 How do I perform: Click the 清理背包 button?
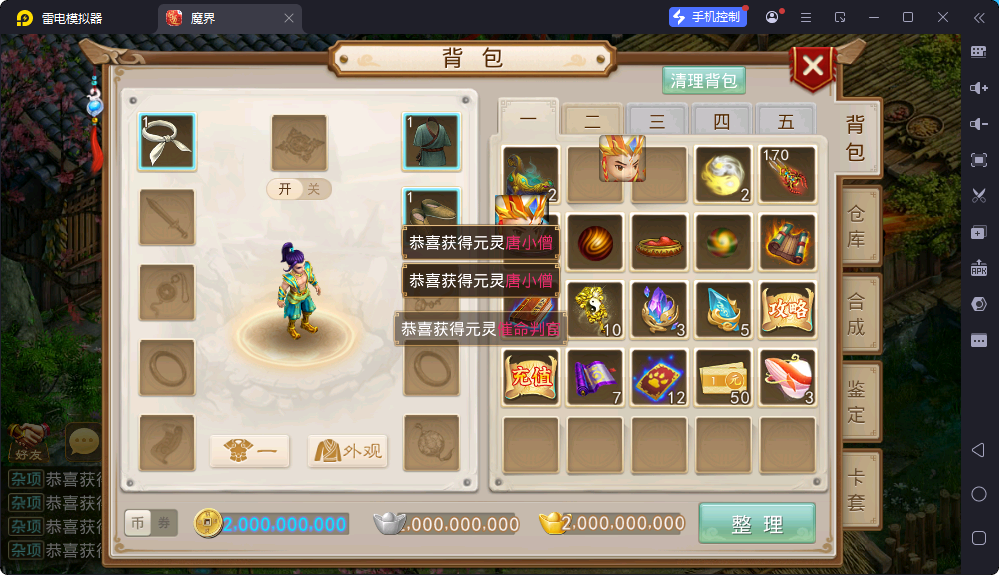(704, 81)
